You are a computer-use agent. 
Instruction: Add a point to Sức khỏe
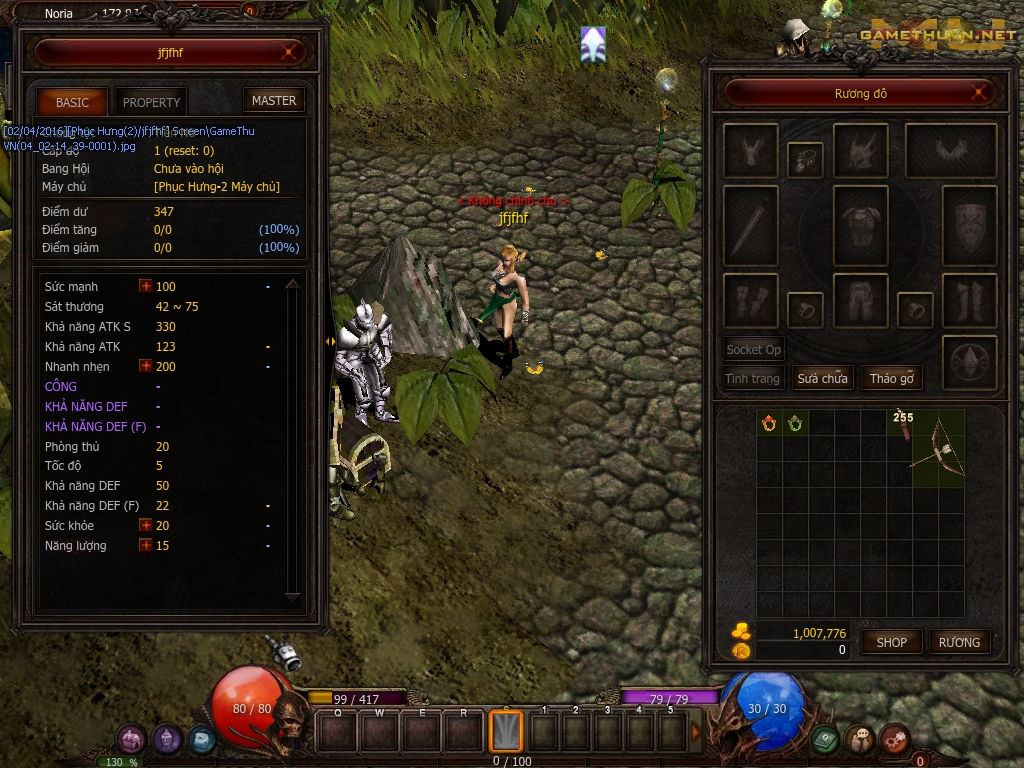pos(146,526)
